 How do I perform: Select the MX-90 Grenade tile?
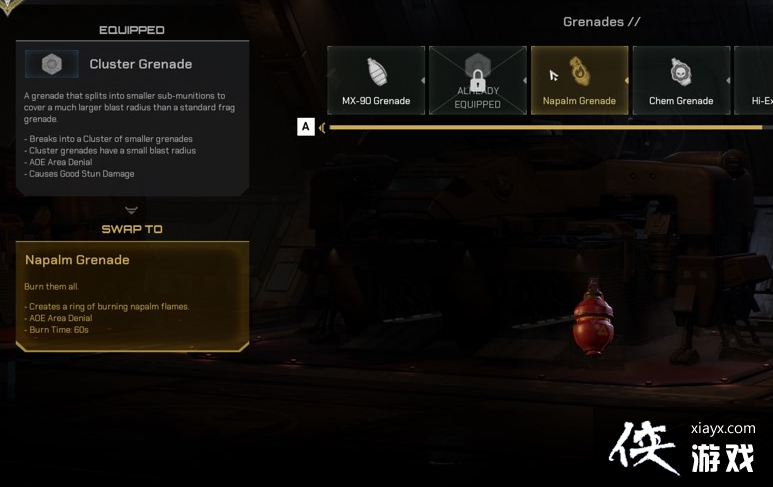click(x=376, y=80)
